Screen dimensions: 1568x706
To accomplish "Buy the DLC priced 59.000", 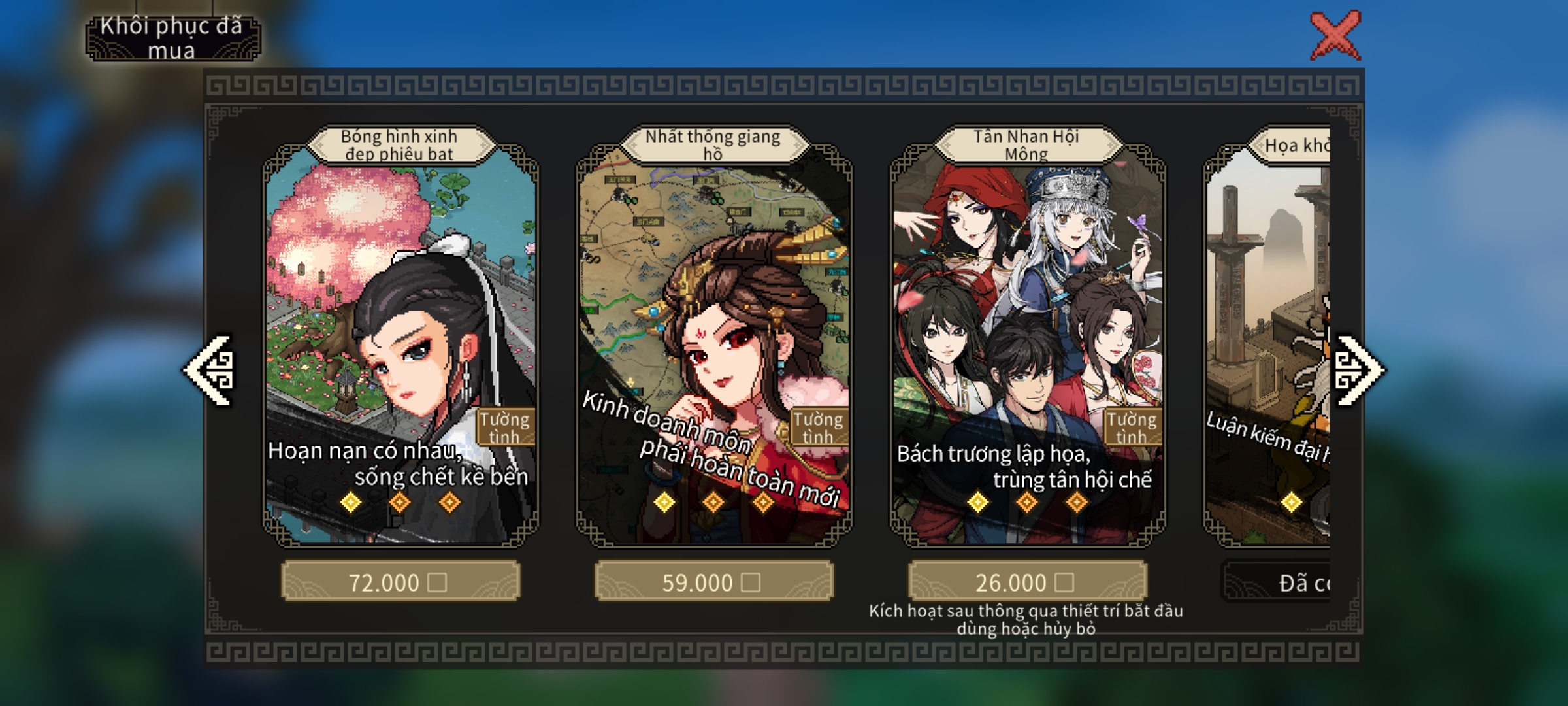I will point(713,581).
